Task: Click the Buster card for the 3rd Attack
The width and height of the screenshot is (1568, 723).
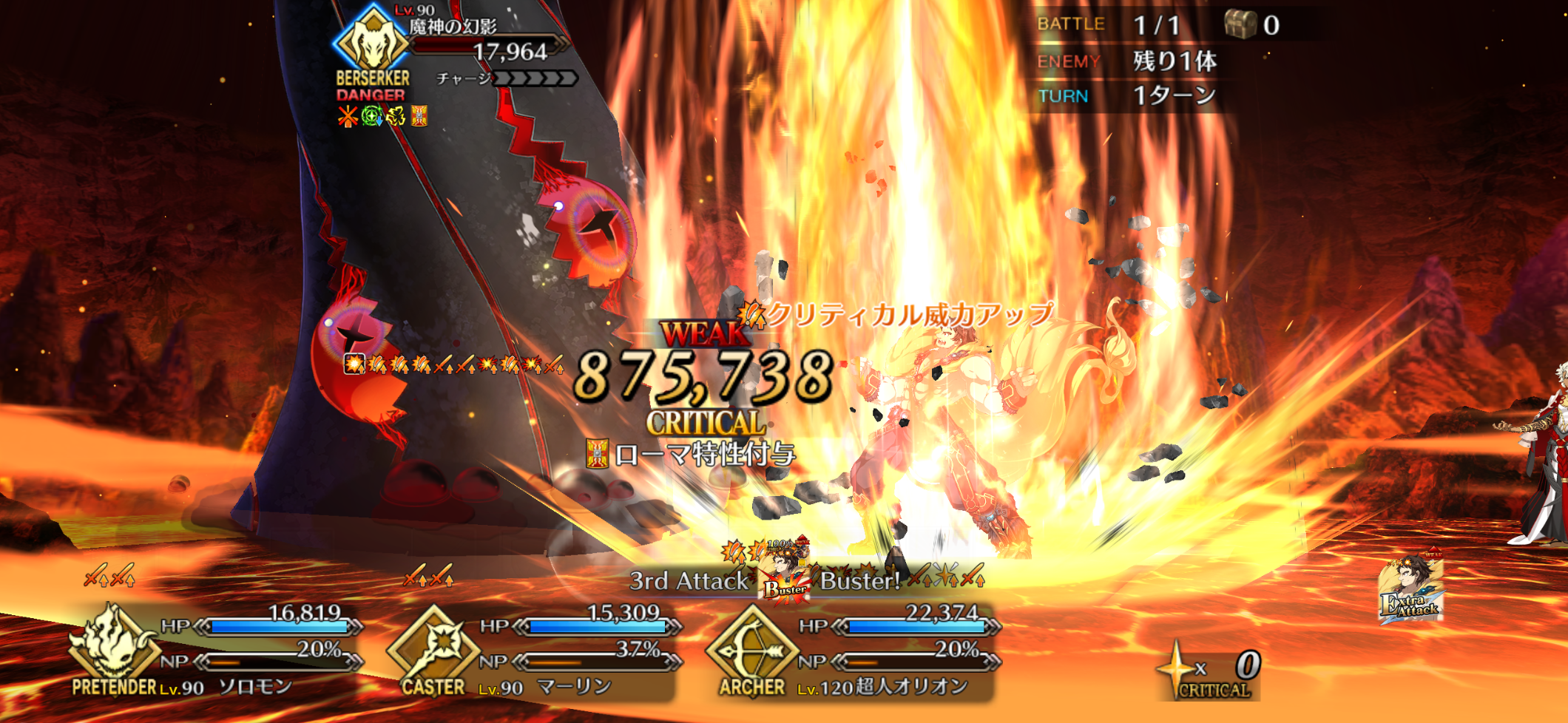Action: click(x=784, y=577)
